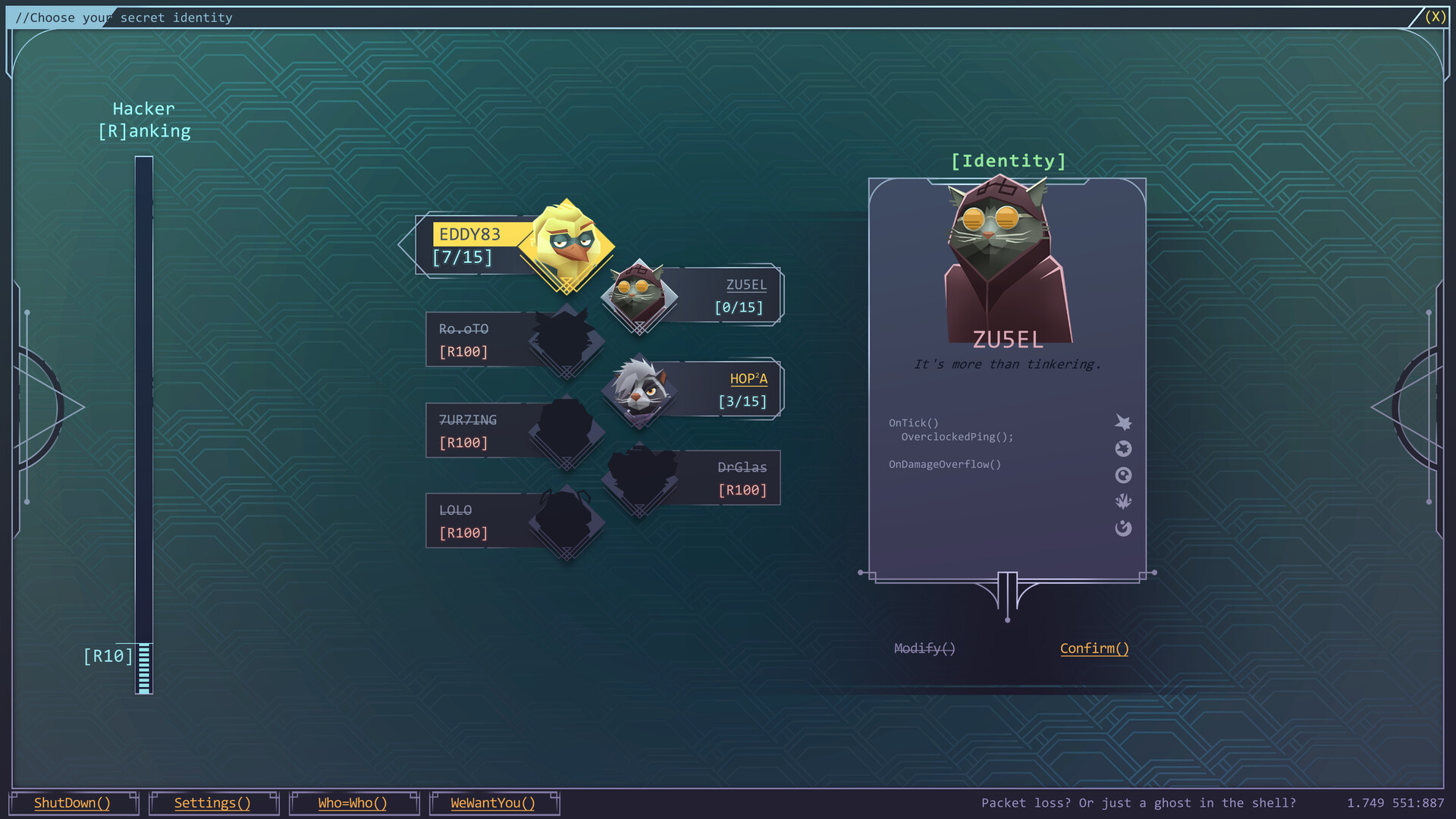Screen dimensions: 1456x819
Task: Click ShutDown() in the bottom left
Action: 72,803
